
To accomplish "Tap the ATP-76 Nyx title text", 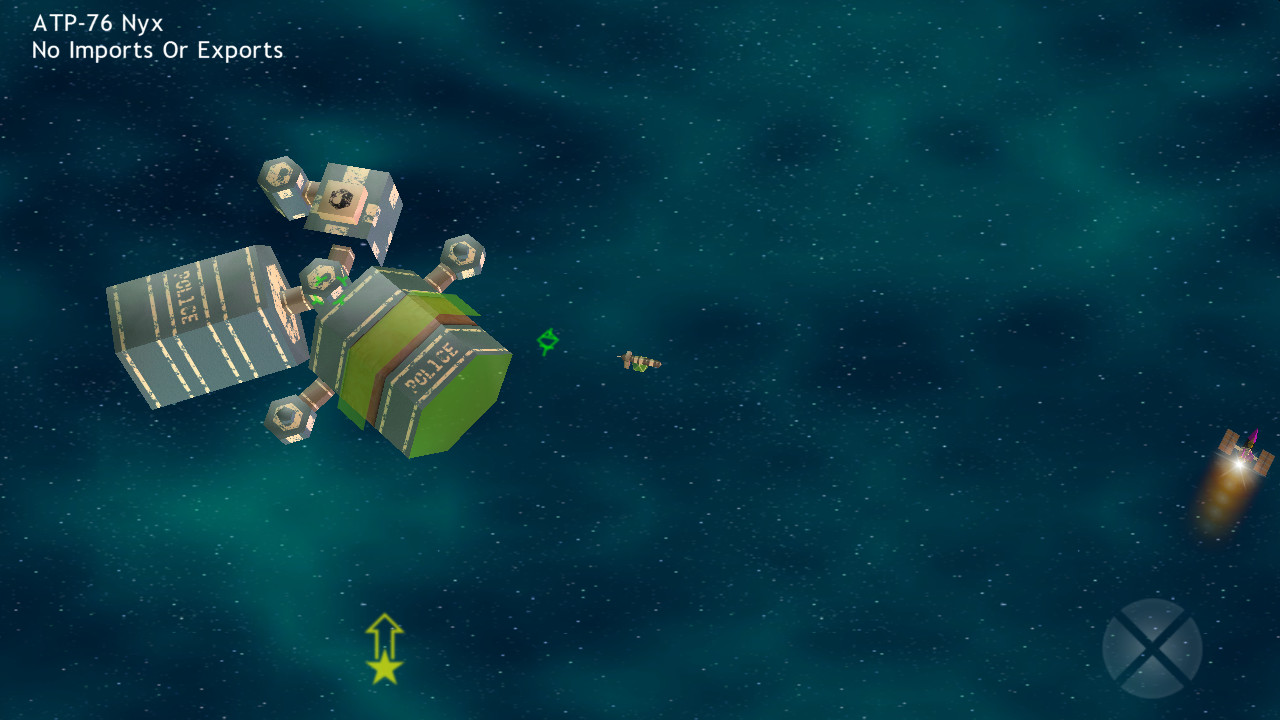I will pos(97,21).
